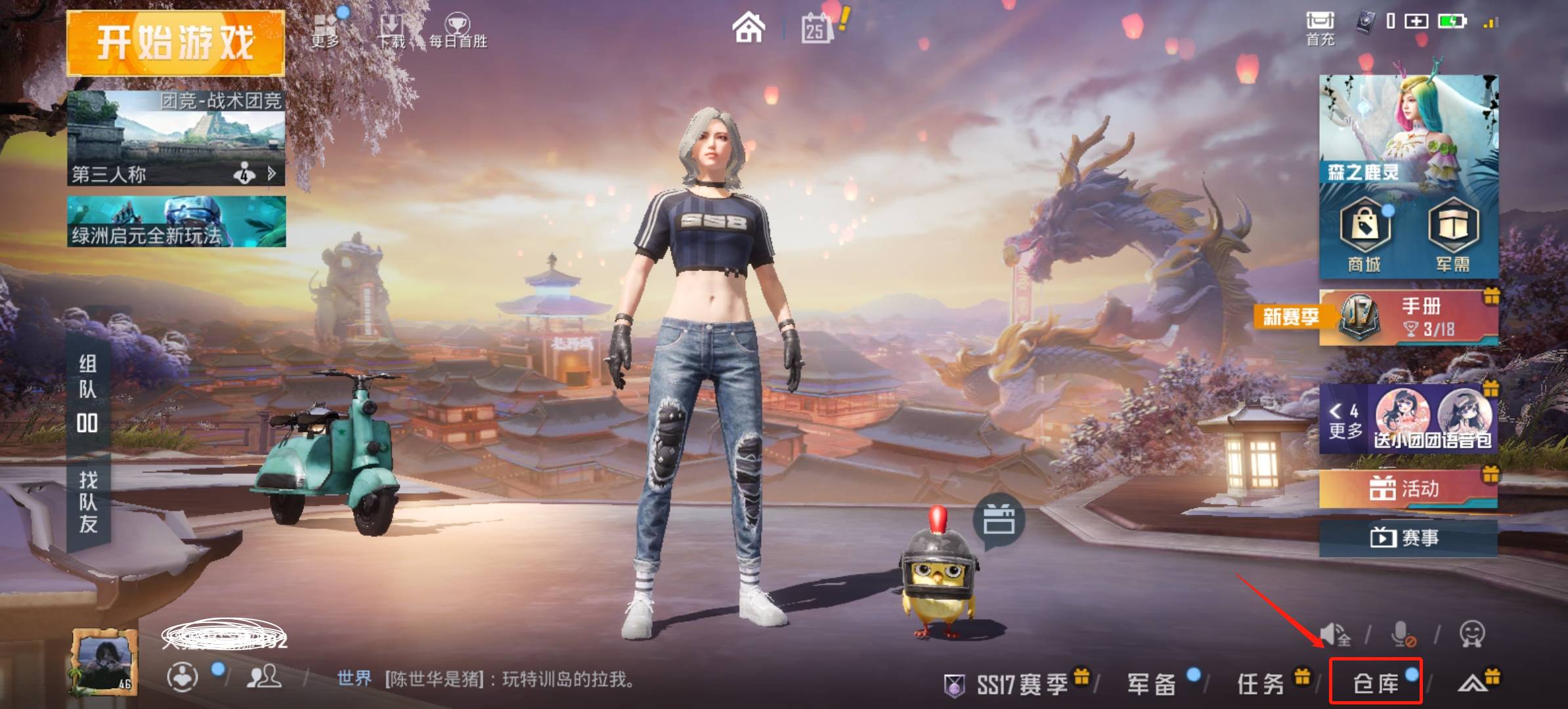
Task: Open the 找队友 find teammates tab
Action: 88,502
